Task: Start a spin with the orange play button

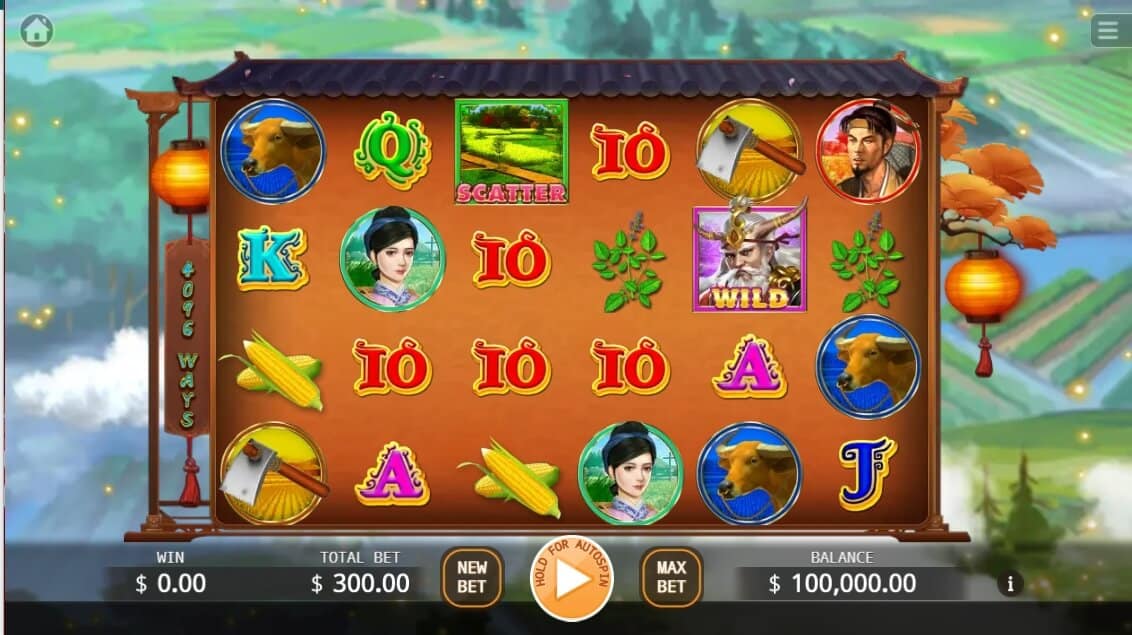Action: 572,579
